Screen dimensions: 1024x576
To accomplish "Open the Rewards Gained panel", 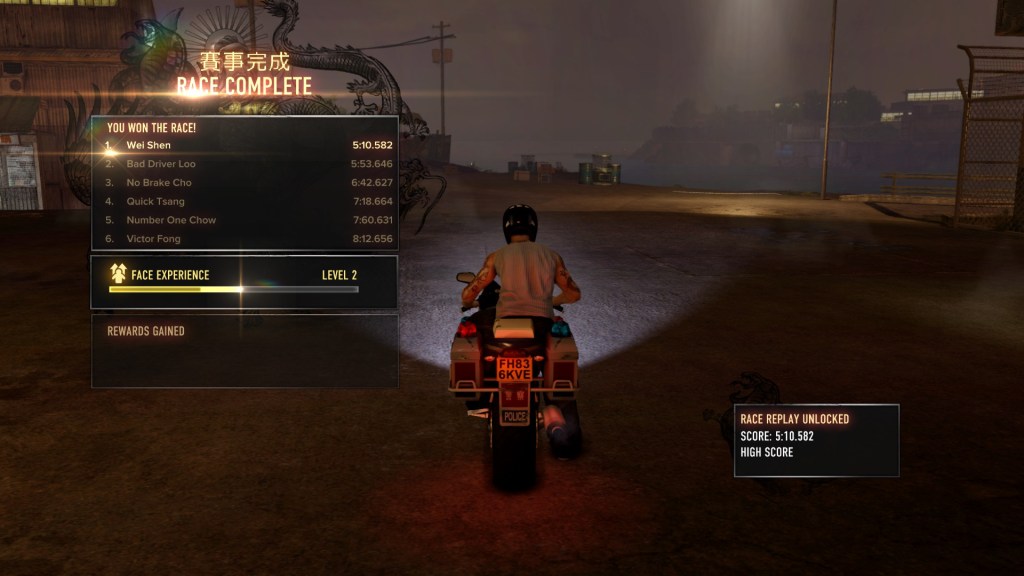I will (244, 351).
